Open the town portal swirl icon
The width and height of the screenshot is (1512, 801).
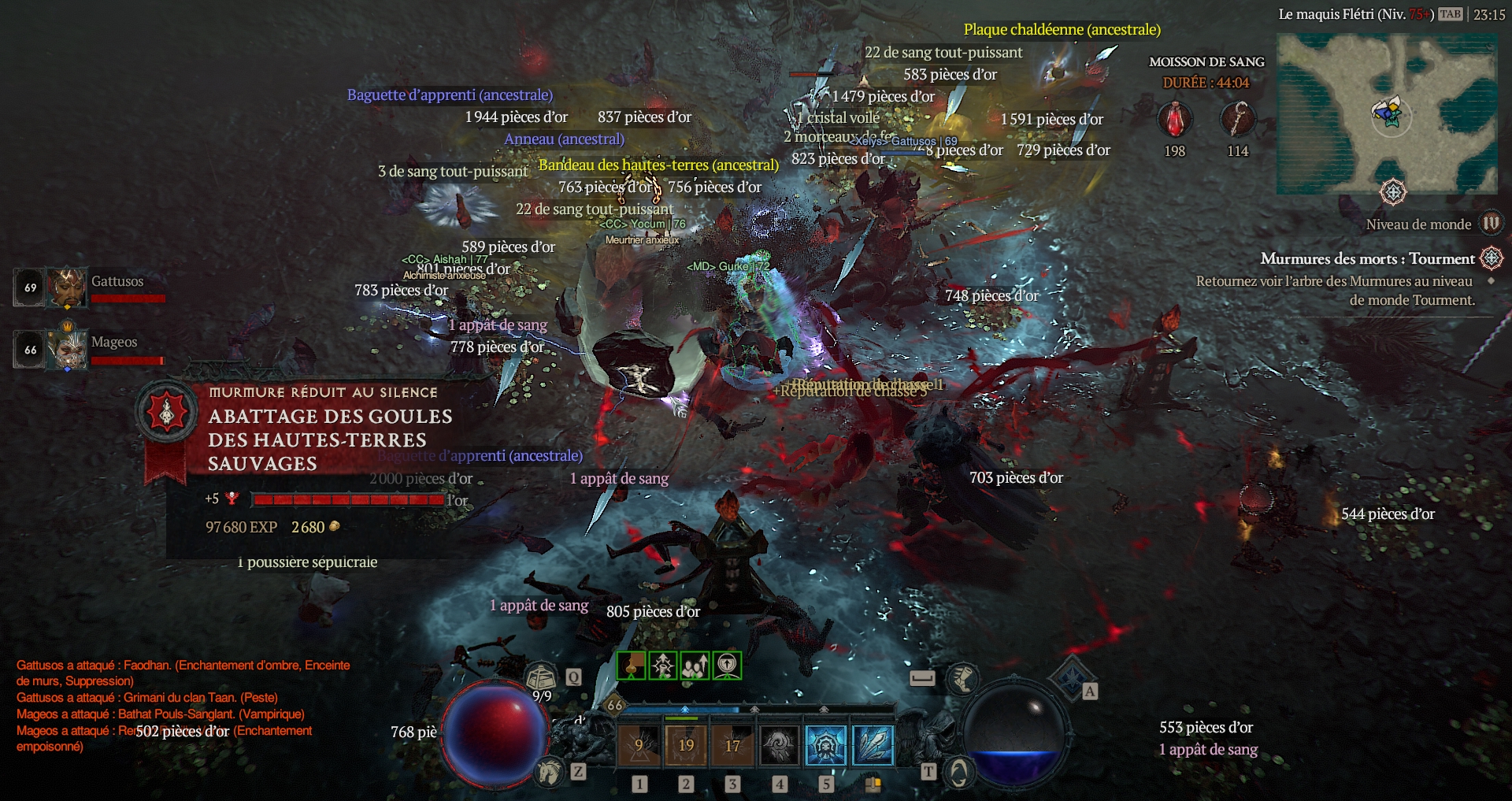958,773
